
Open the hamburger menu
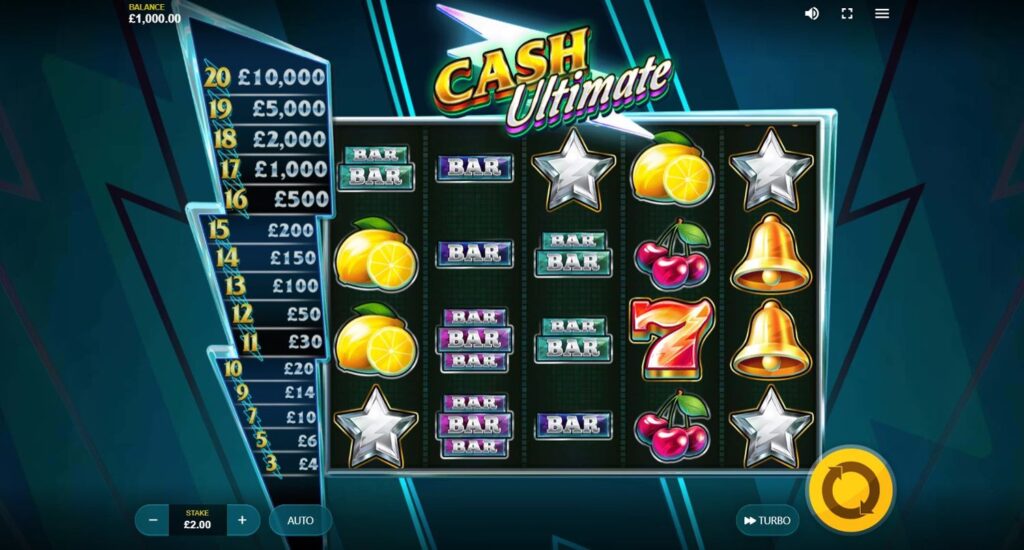pyautogui.click(x=882, y=13)
